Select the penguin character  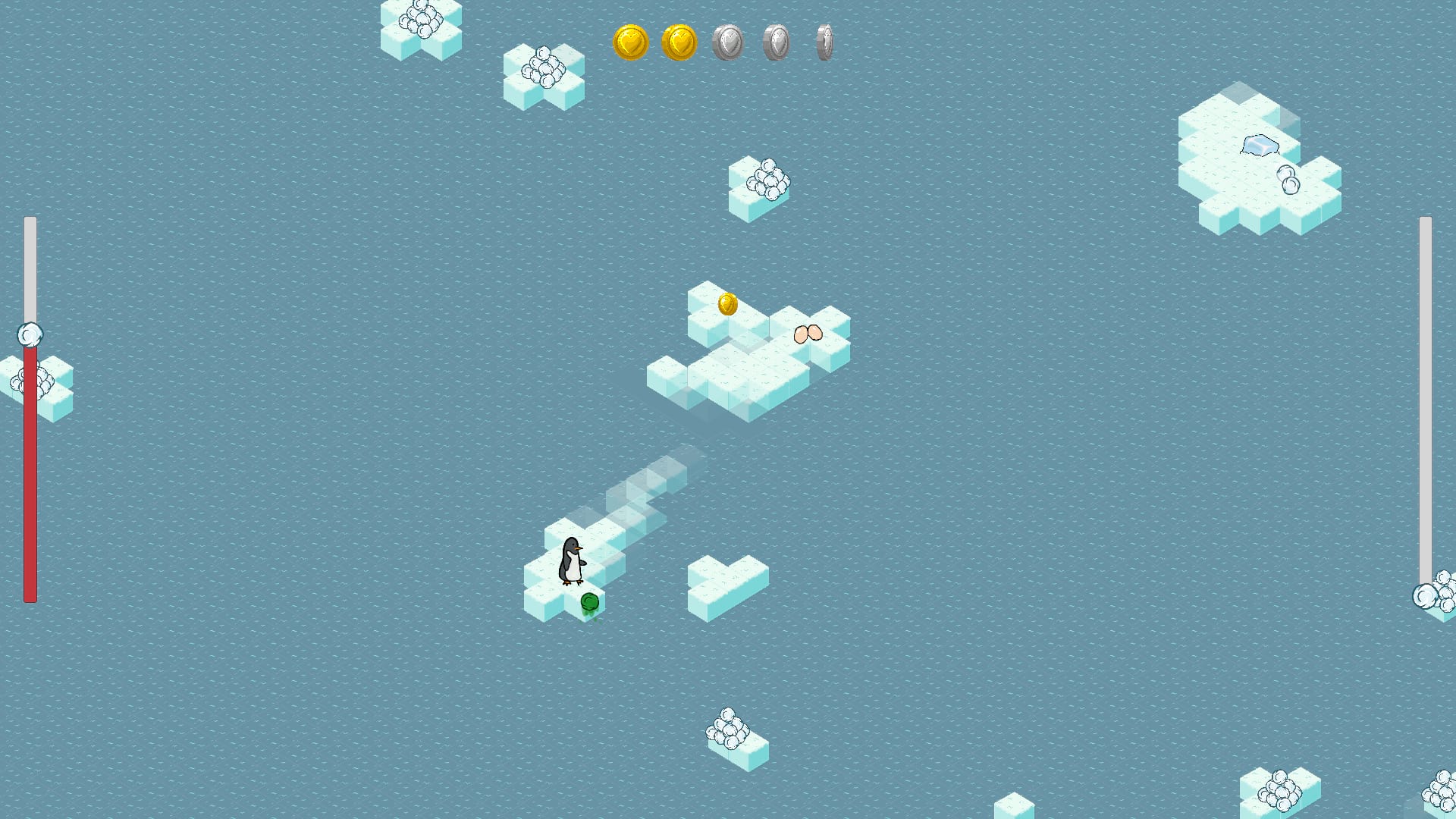point(572,559)
